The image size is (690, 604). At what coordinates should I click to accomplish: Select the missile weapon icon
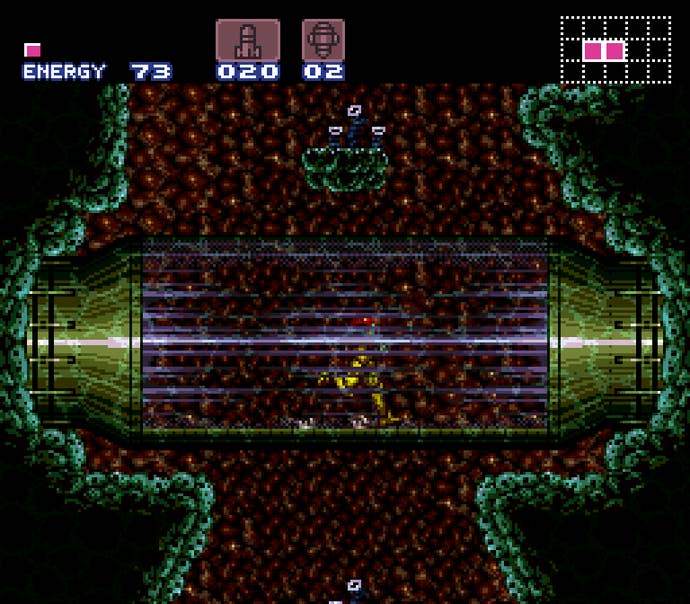247,41
